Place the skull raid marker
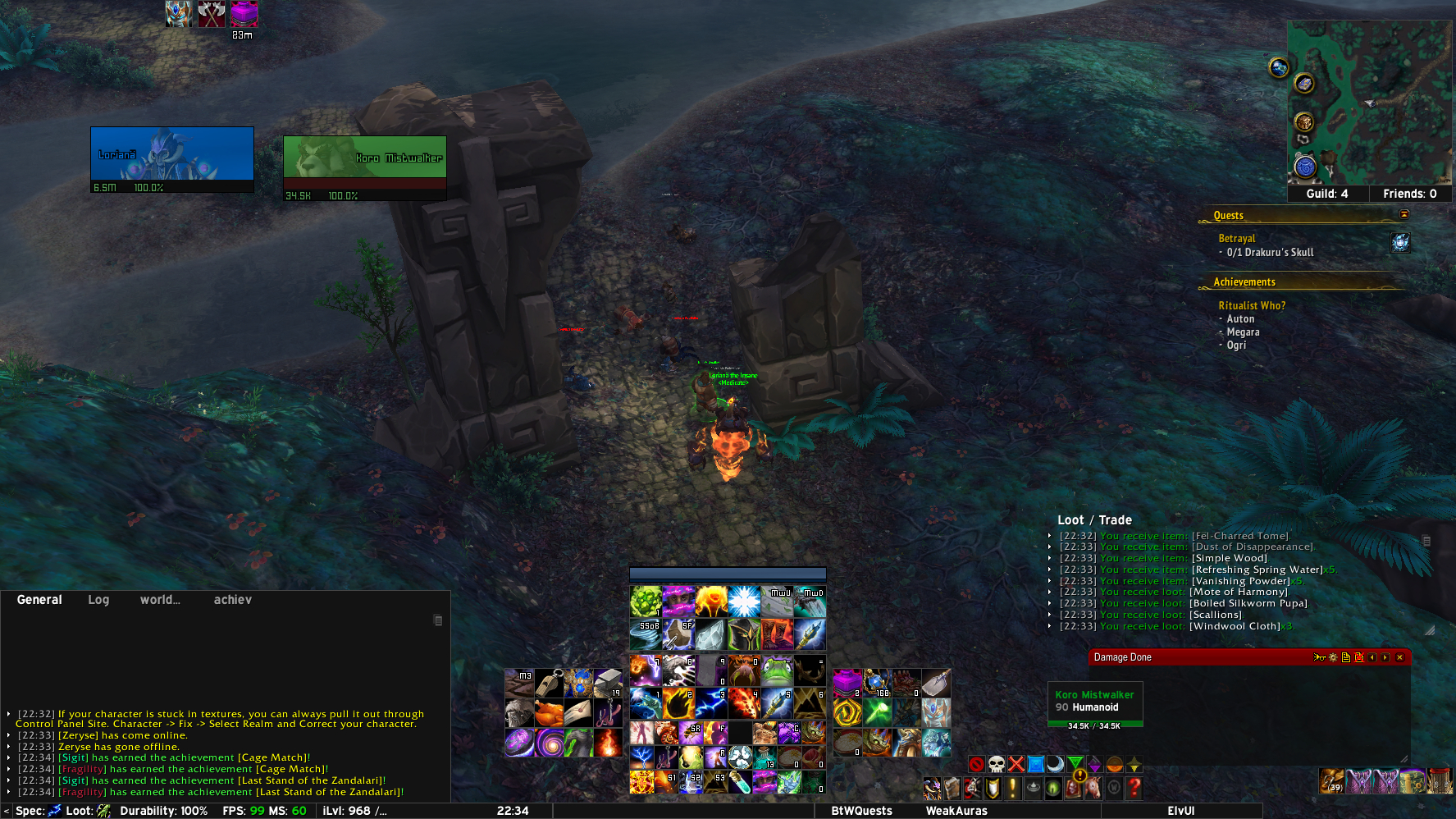Screen dimensions: 1456x819 coord(996,765)
